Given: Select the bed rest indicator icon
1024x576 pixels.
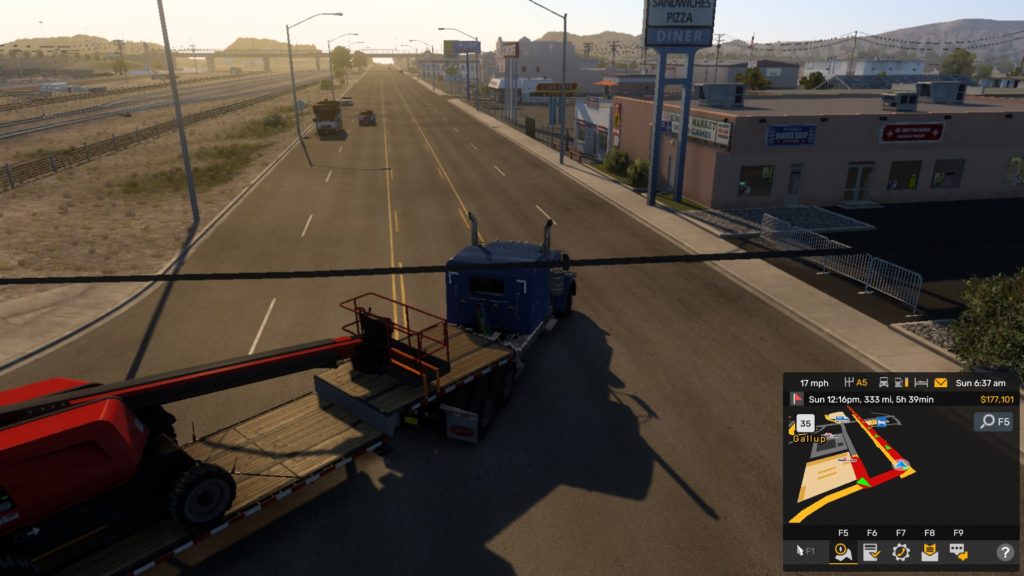Looking at the screenshot, I should tap(923, 383).
